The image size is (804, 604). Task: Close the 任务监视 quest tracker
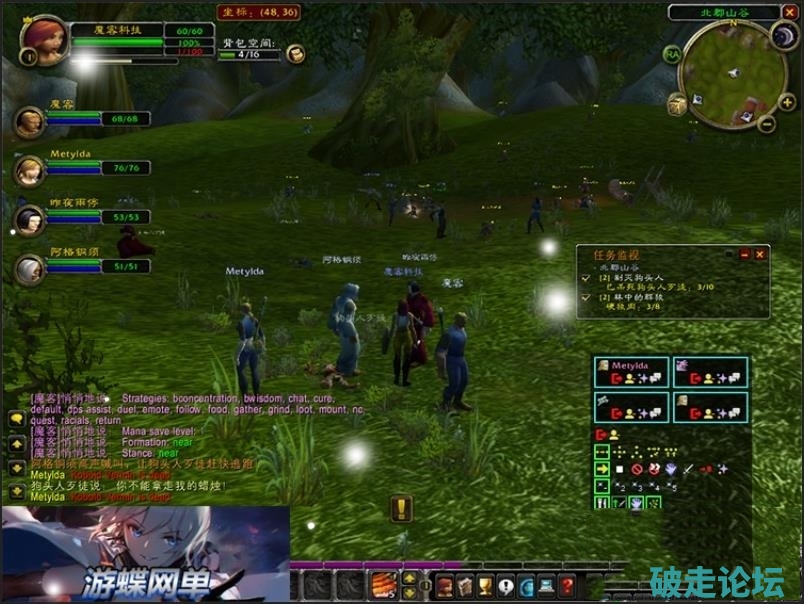(x=760, y=255)
